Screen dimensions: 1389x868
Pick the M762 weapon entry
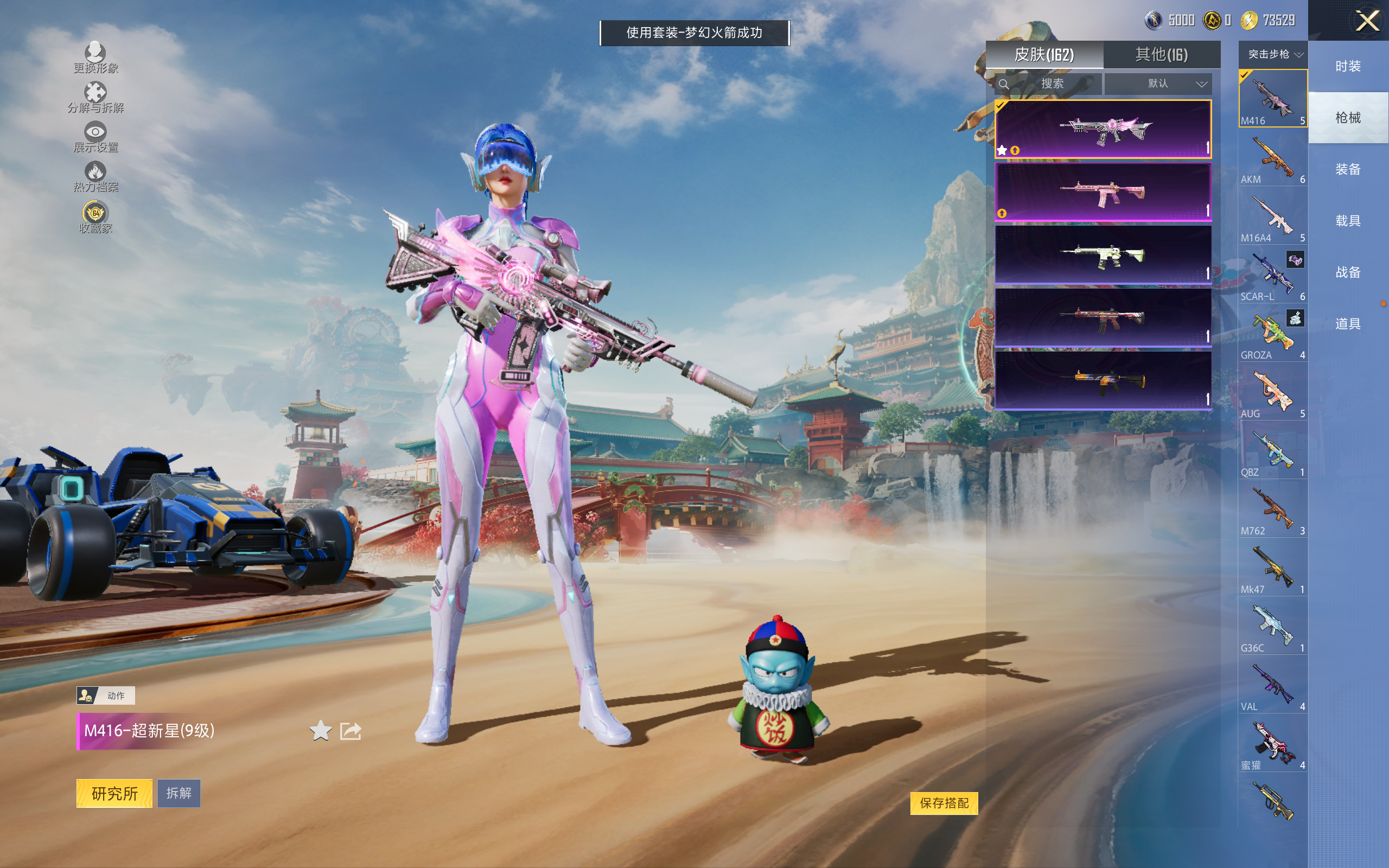[x=1272, y=511]
